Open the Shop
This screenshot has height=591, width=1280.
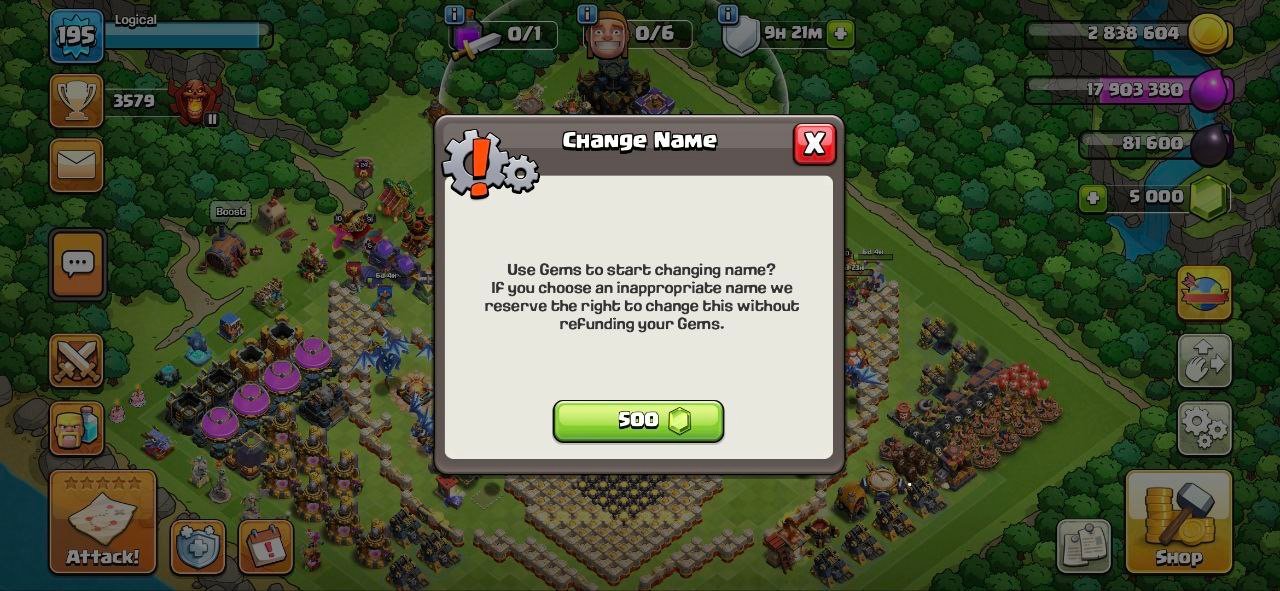(x=1179, y=522)
